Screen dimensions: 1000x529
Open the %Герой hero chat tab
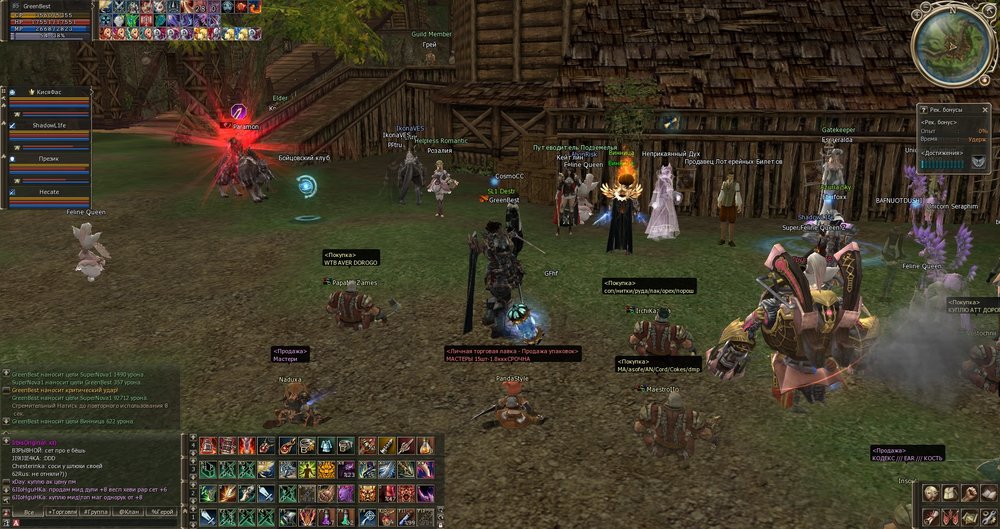coord(161,512)
